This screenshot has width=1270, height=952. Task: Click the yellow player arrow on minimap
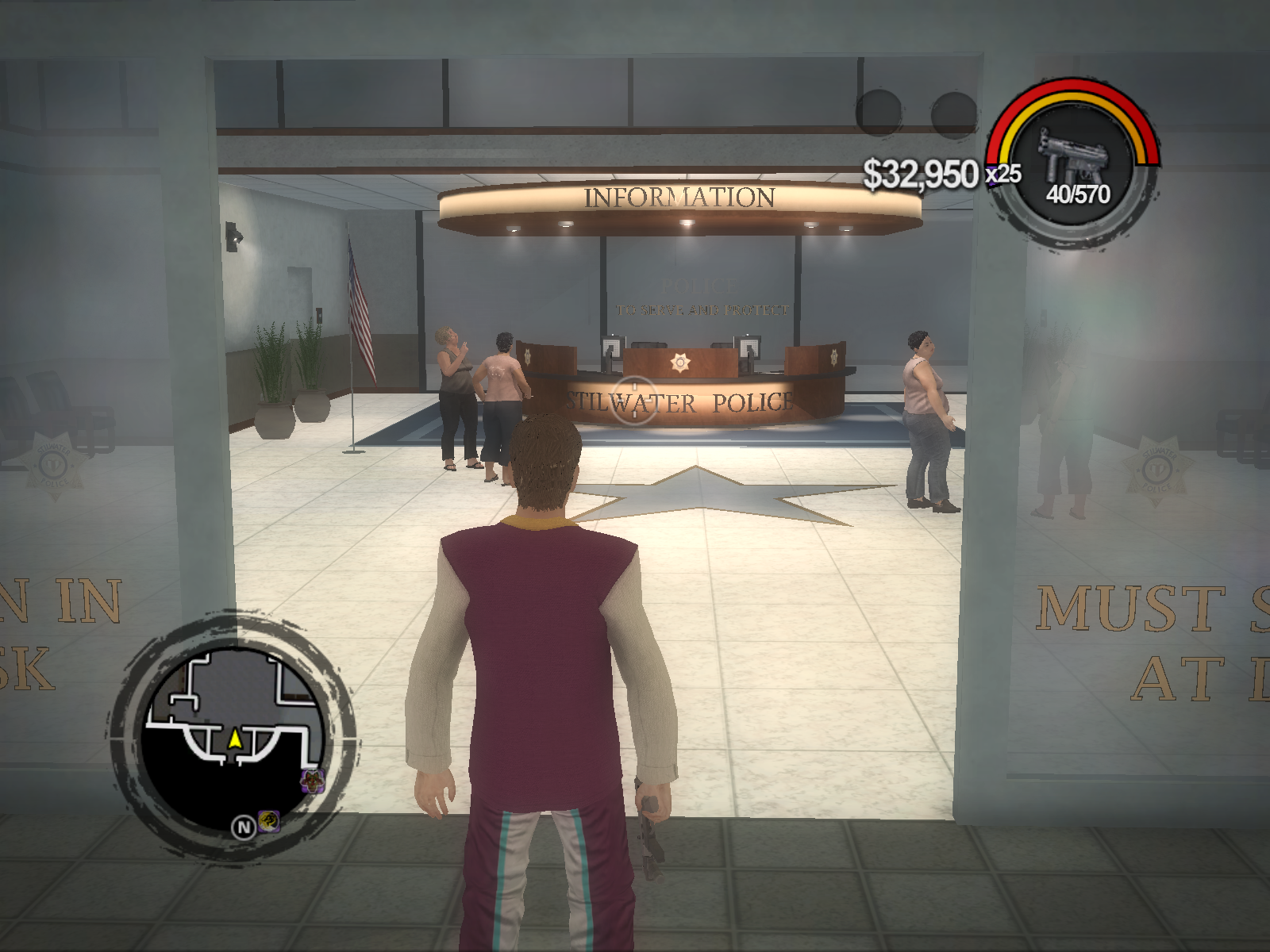tap(235, 739)
